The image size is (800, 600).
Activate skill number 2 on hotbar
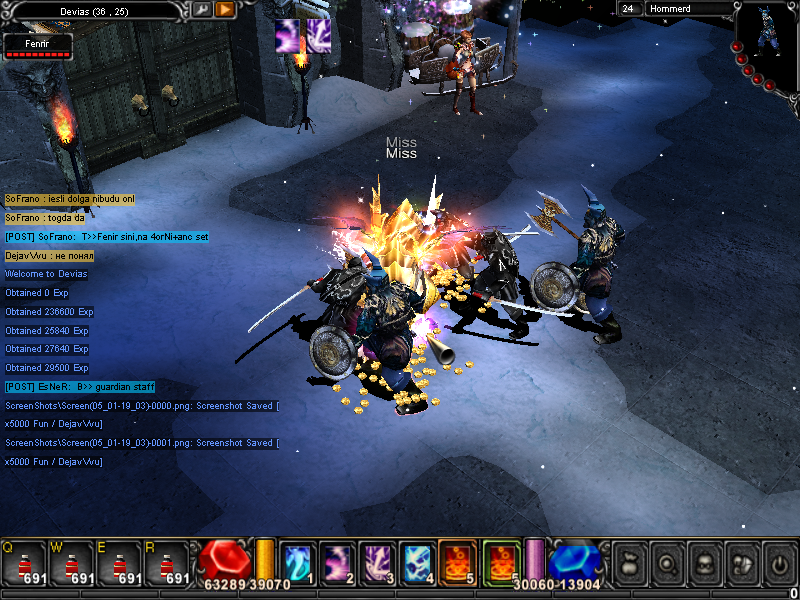337,562
